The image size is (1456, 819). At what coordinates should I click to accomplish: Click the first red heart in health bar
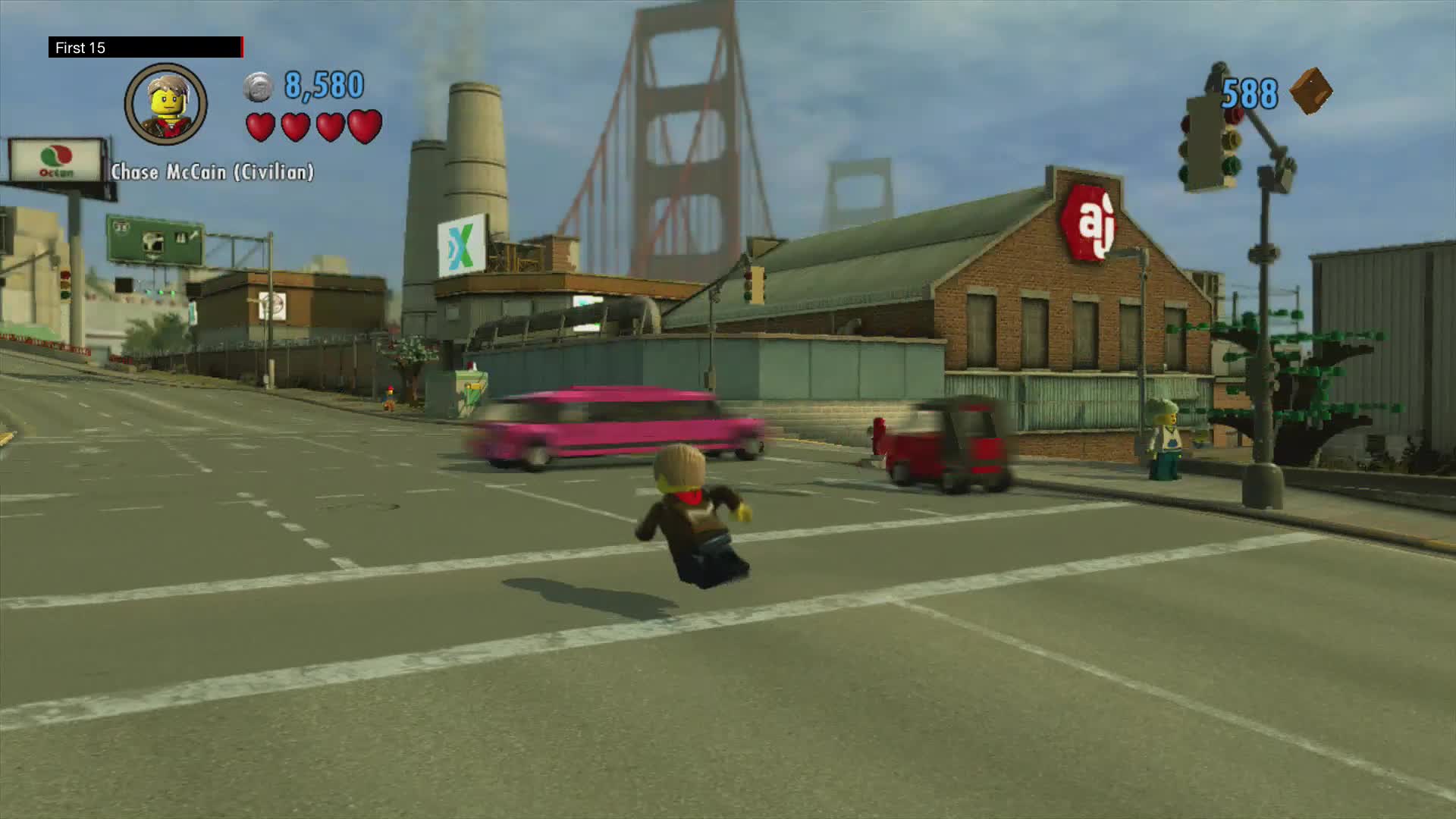[260, 126]
